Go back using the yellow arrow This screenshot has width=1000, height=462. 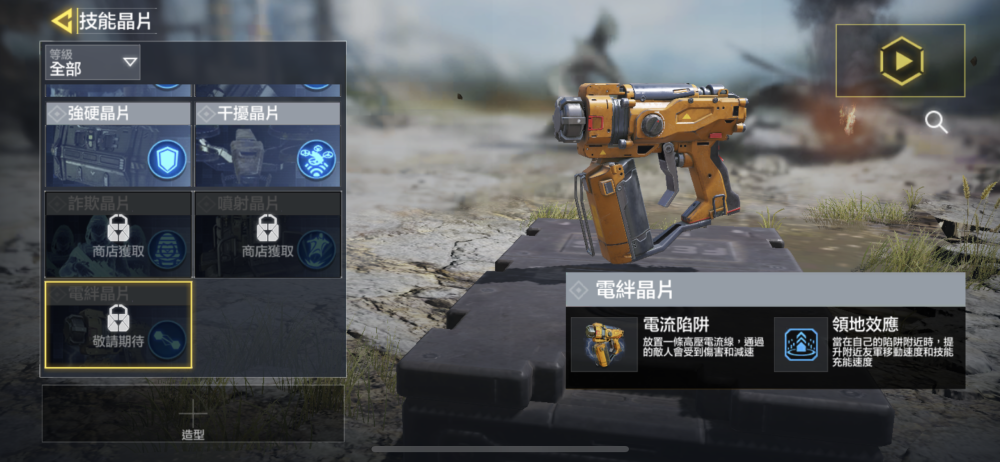click(63, 21)
